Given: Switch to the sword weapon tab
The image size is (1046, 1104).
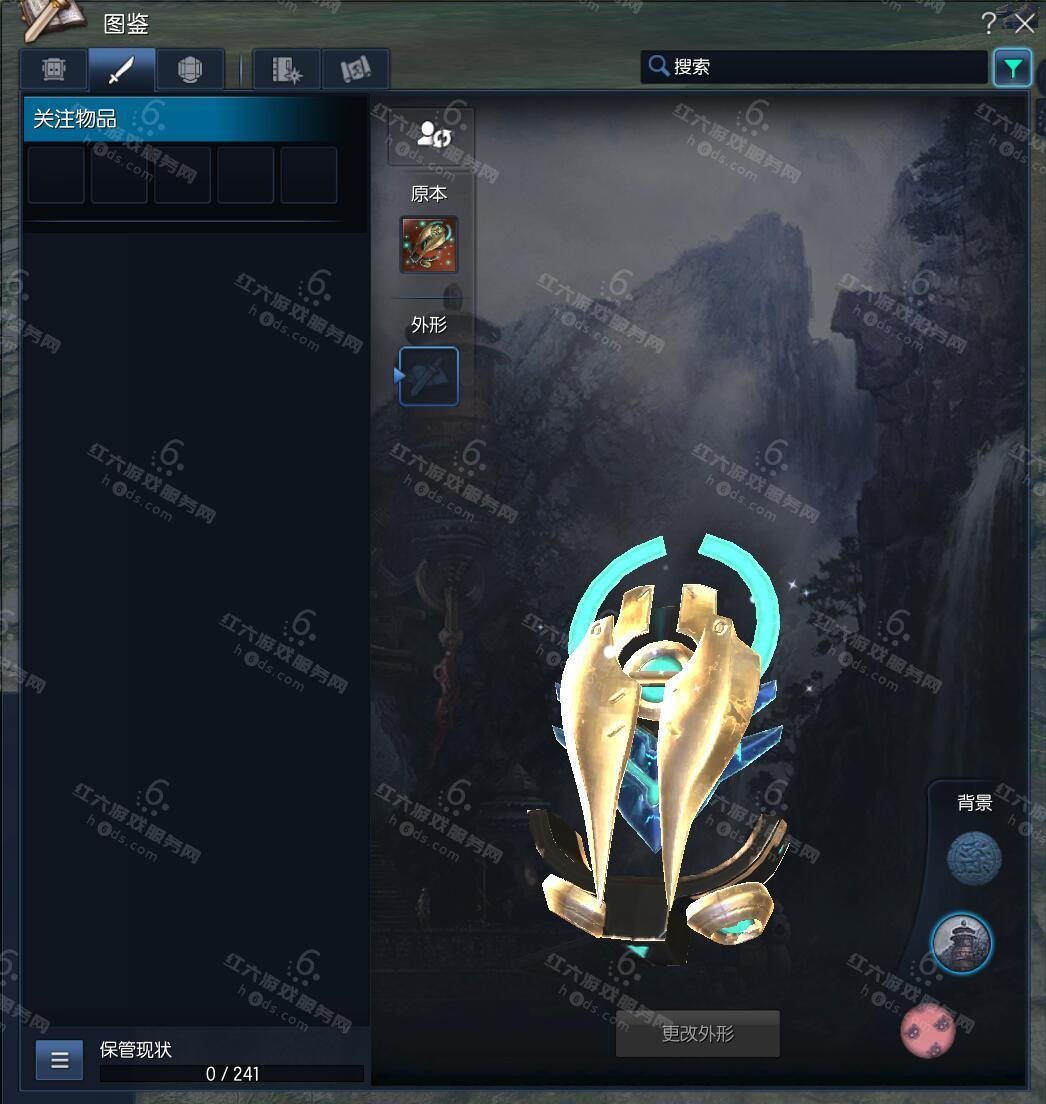Looking at the screenshot, I should 121,69.
